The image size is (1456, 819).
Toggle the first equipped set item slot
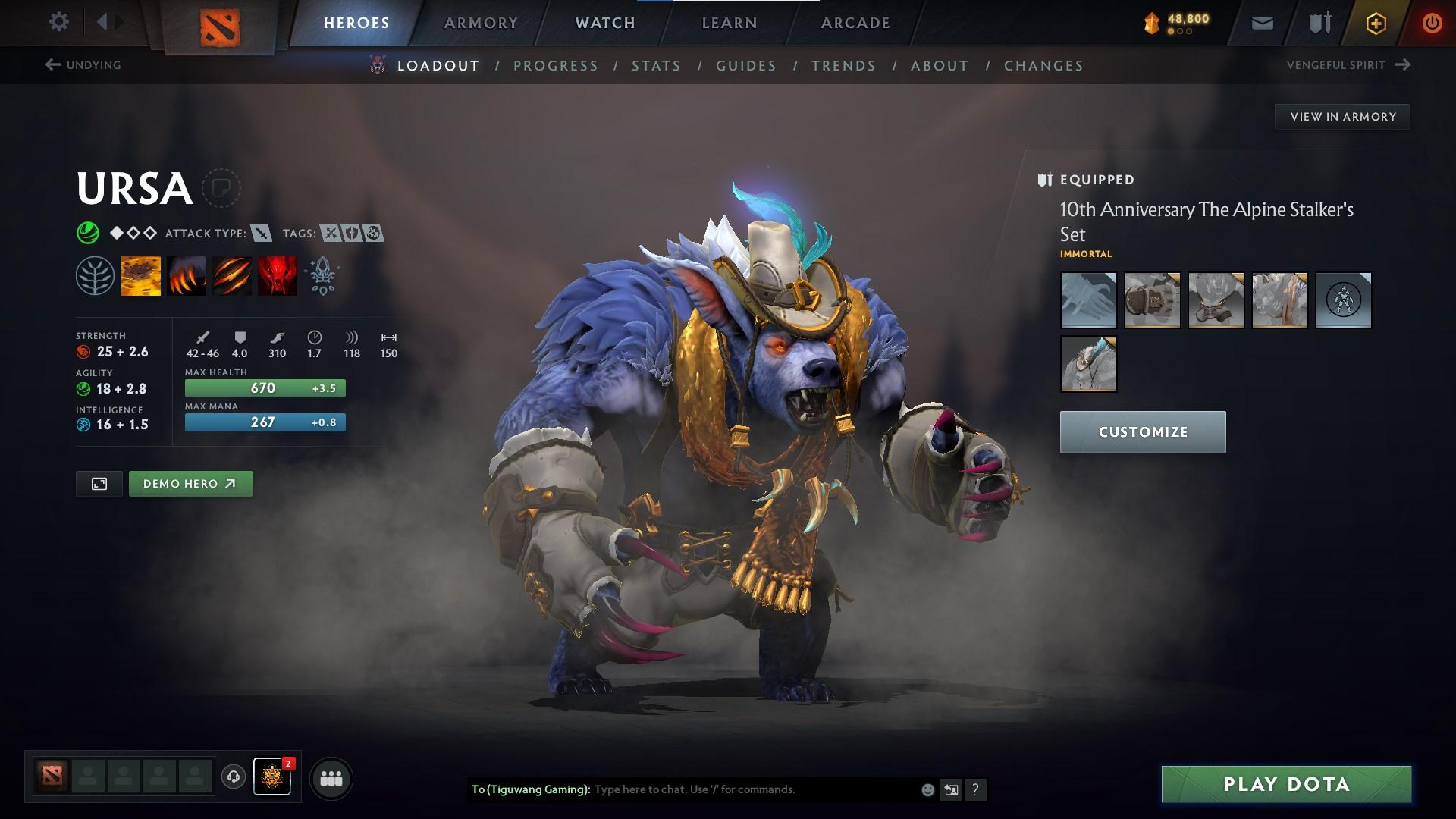pyautogui.click(x=1088, y=300)
